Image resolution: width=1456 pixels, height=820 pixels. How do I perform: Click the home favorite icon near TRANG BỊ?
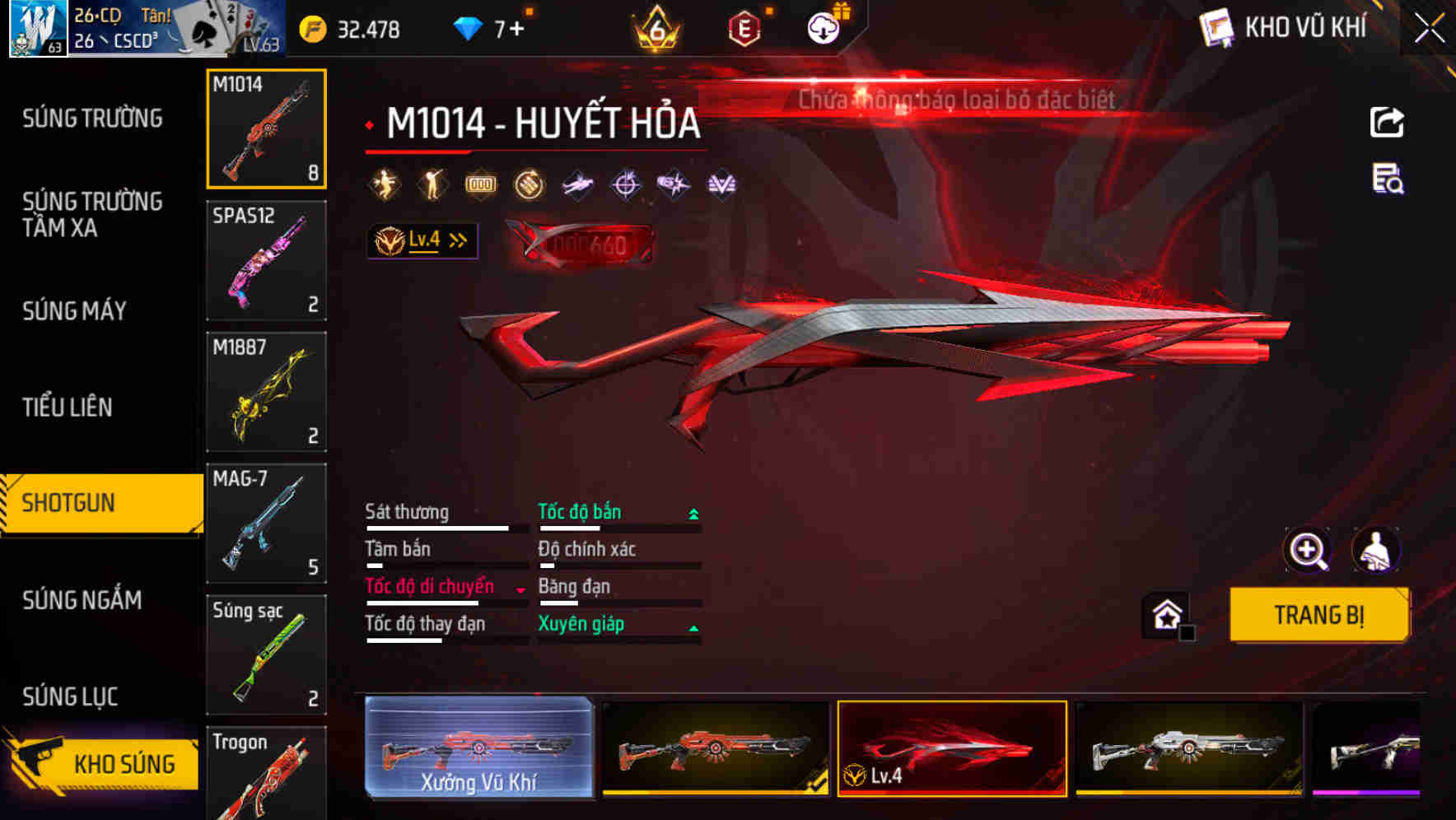1165,614
